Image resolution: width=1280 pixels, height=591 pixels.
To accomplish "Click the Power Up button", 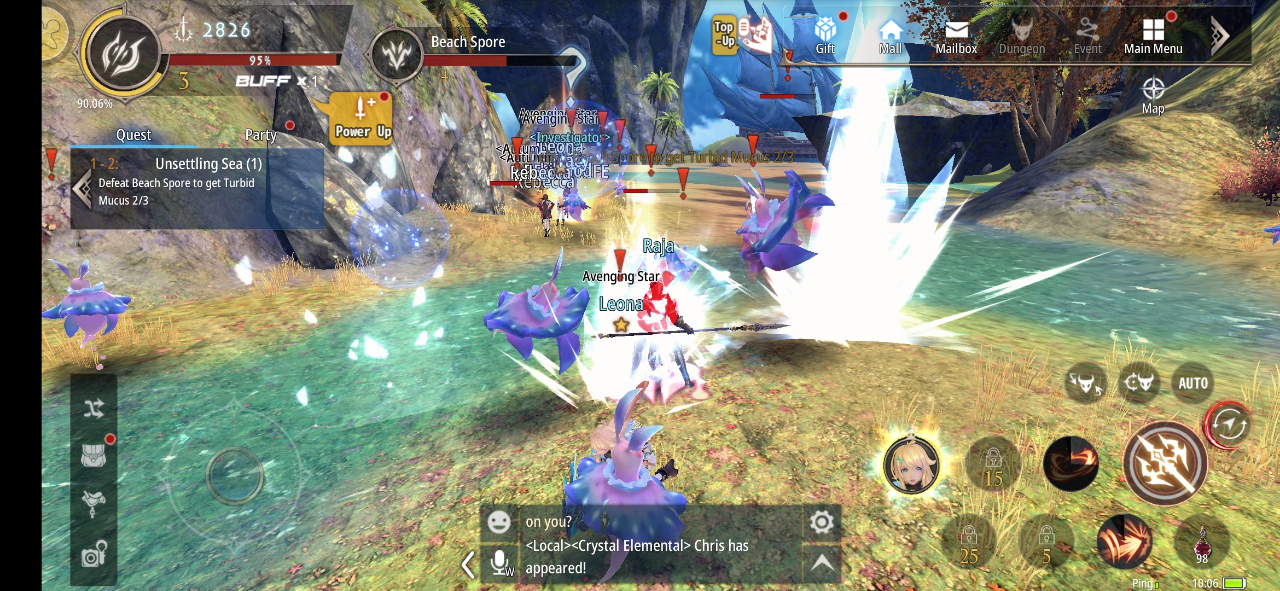I will 362,118.
